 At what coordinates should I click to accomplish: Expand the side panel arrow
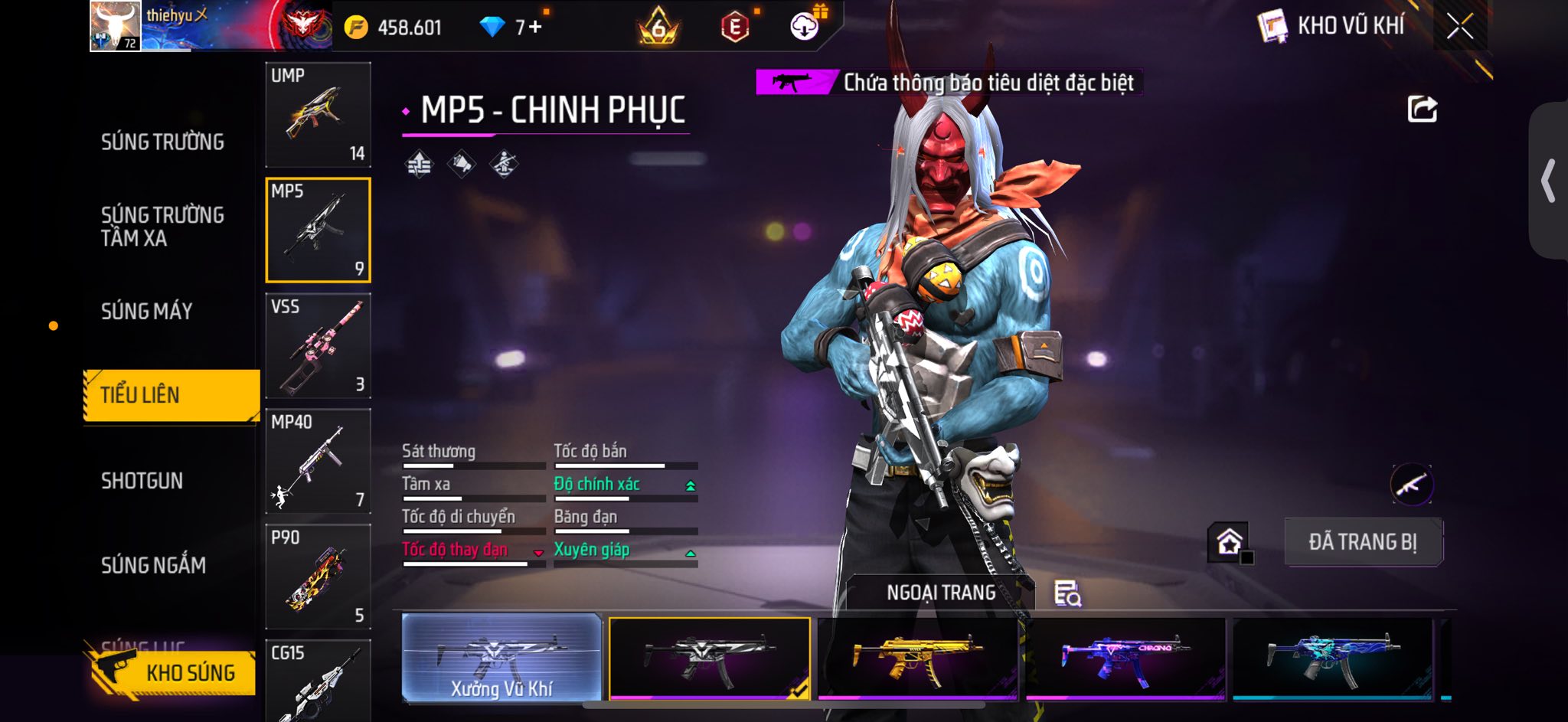[x=1548, y=181]
